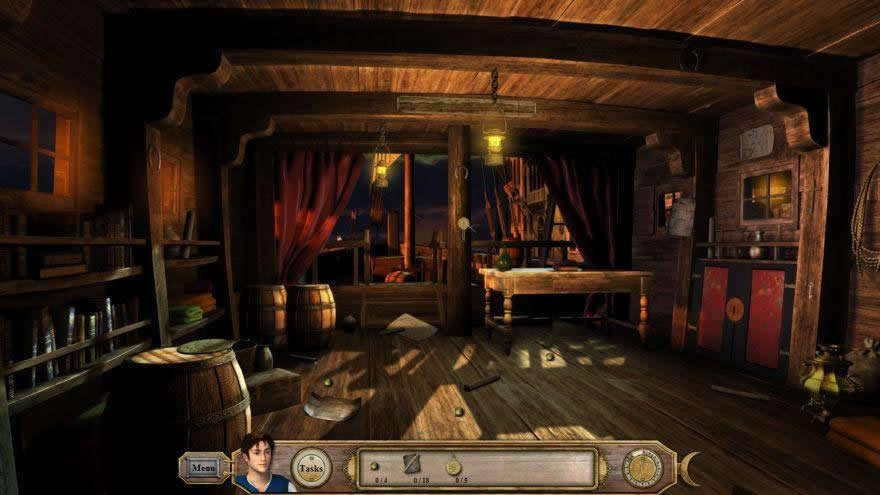Open the Tasks list
This screenshot has width=880, height=495.
tap(310, 467)
